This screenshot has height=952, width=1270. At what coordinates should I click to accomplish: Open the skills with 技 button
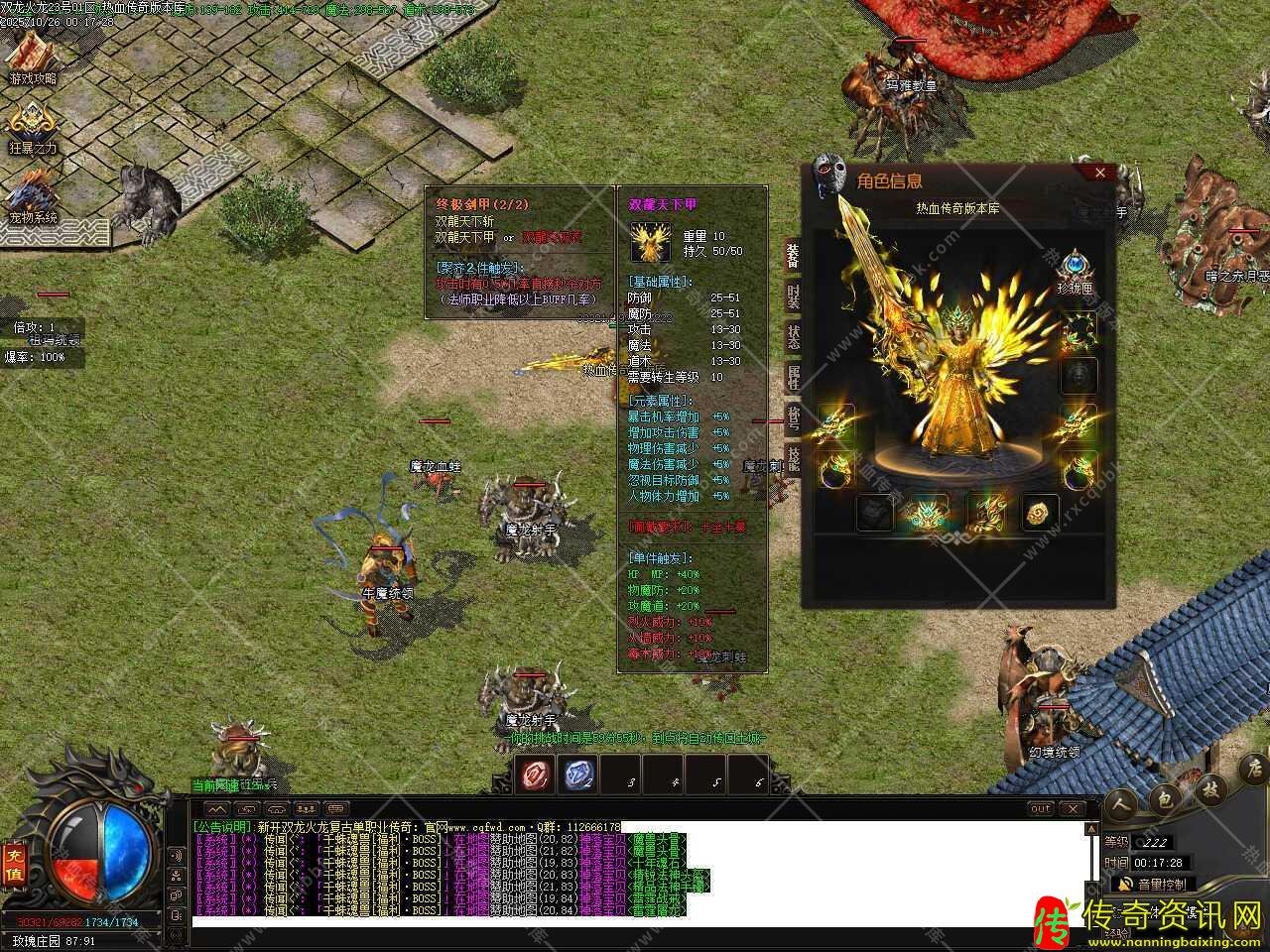(1210, 789)
